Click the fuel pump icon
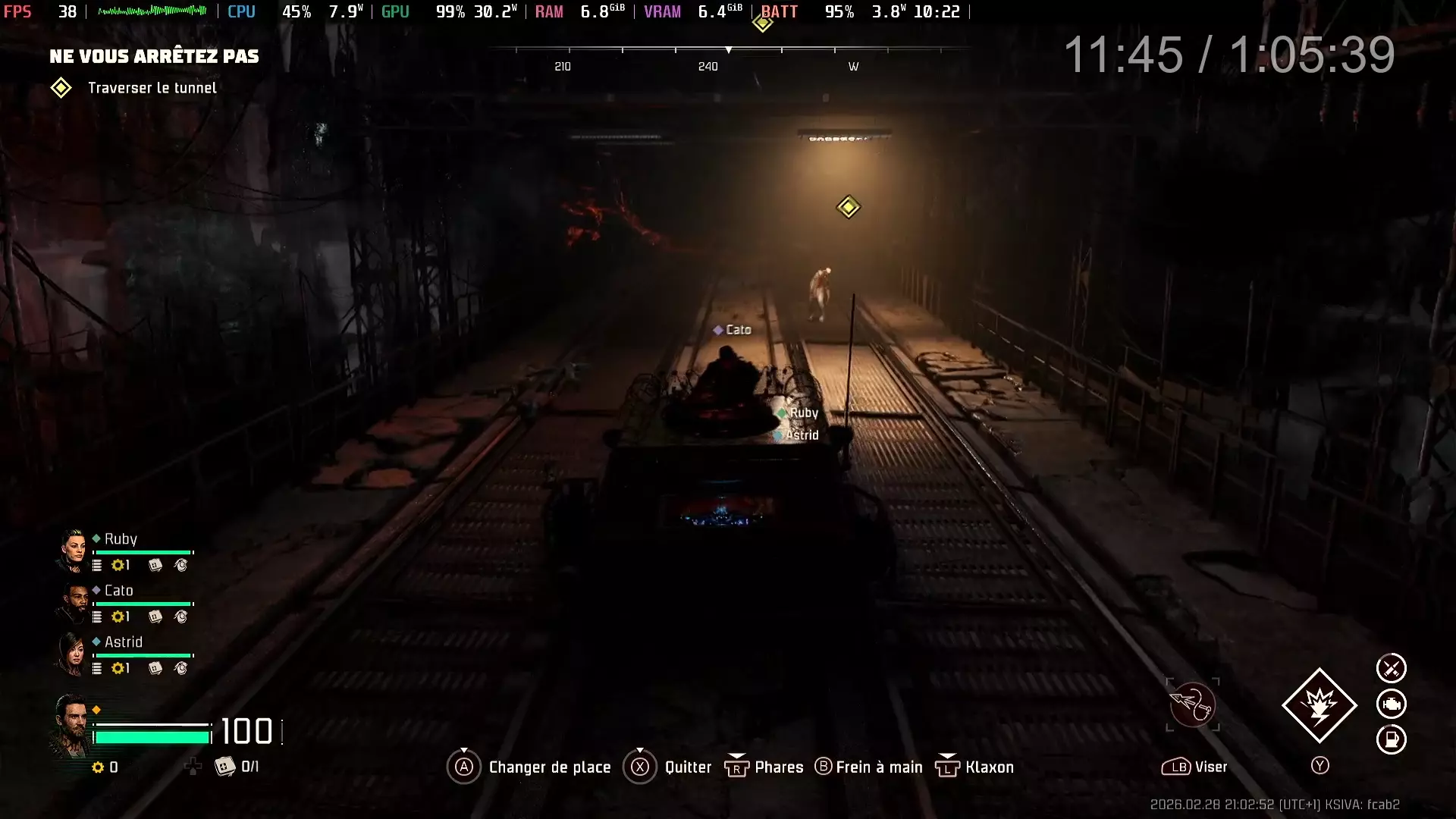1456x819 pixels. tap(1391, 739)
